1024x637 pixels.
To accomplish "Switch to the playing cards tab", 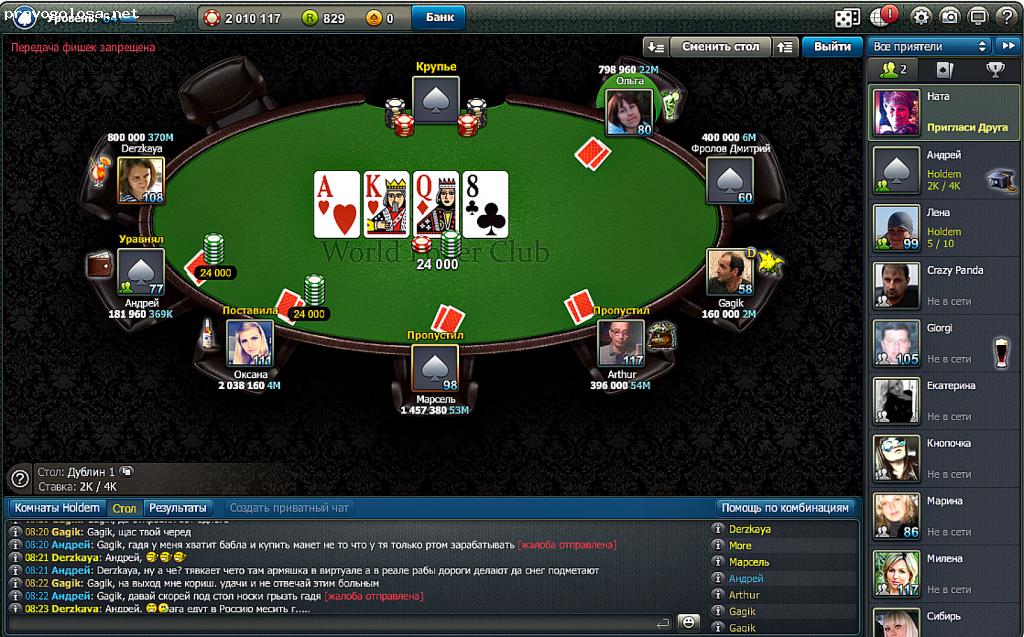I will pos(944,70).
